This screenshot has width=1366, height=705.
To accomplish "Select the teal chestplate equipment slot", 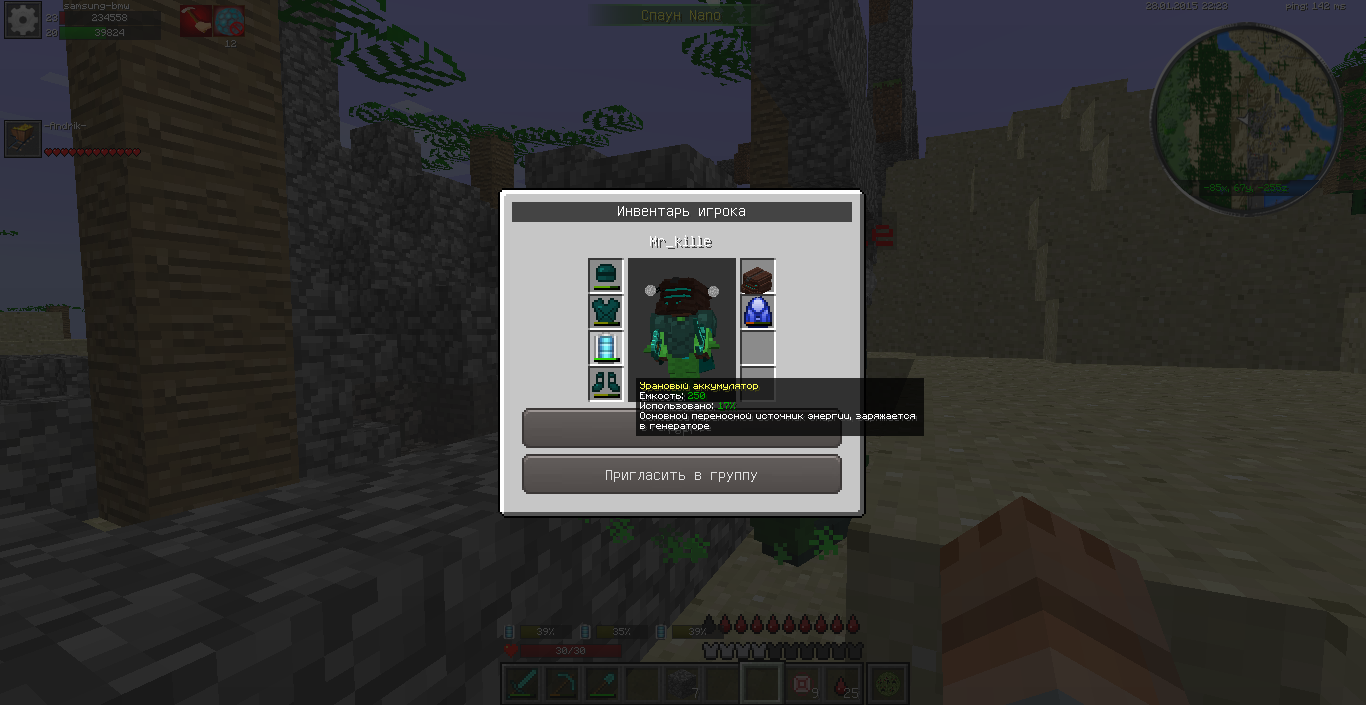I will [605, 311].
